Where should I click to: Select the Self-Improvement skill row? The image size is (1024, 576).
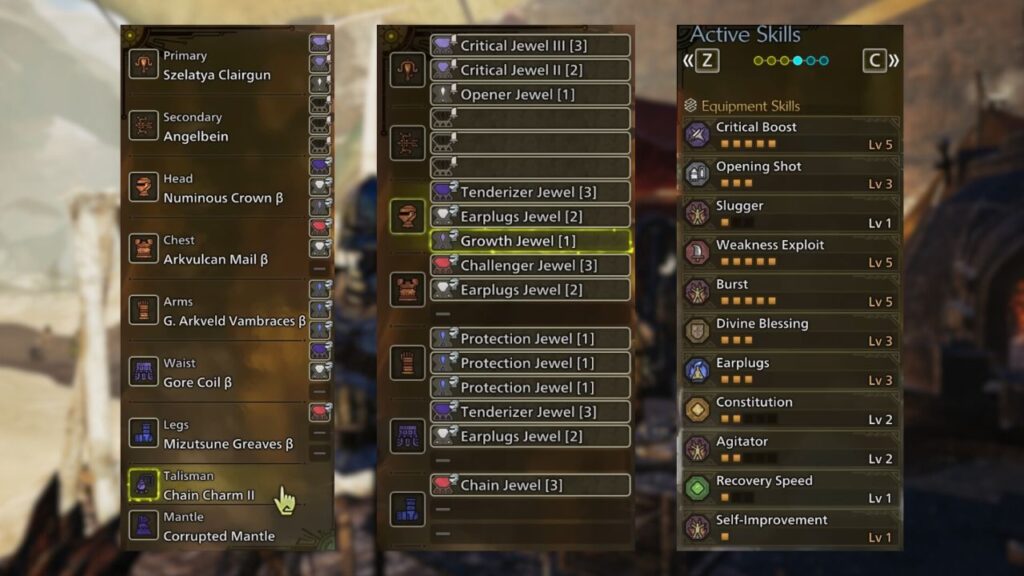pyautogui.click(x=790, y=527)
